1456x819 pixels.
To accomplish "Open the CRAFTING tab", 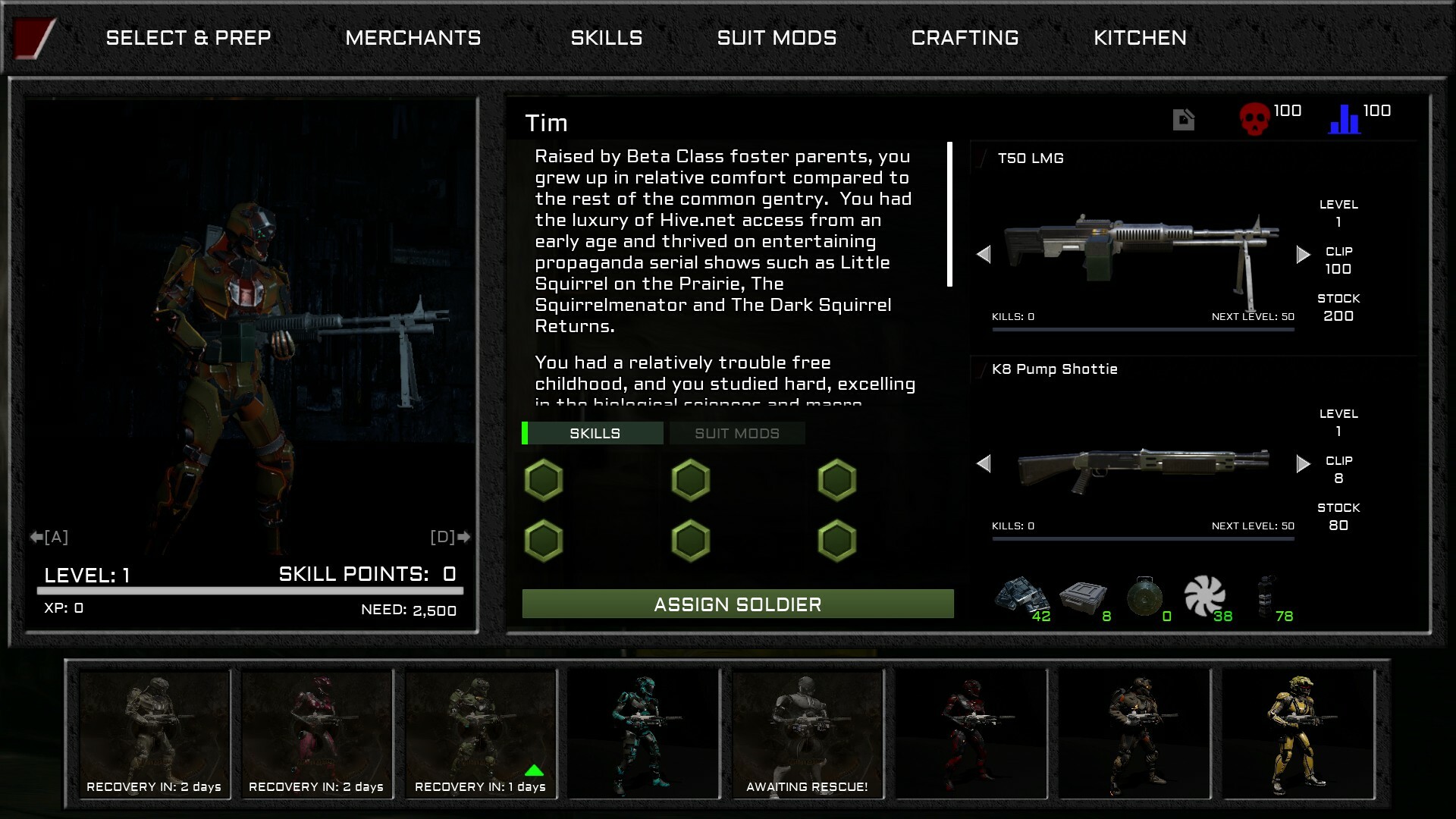I will click(x=965, y=37).
